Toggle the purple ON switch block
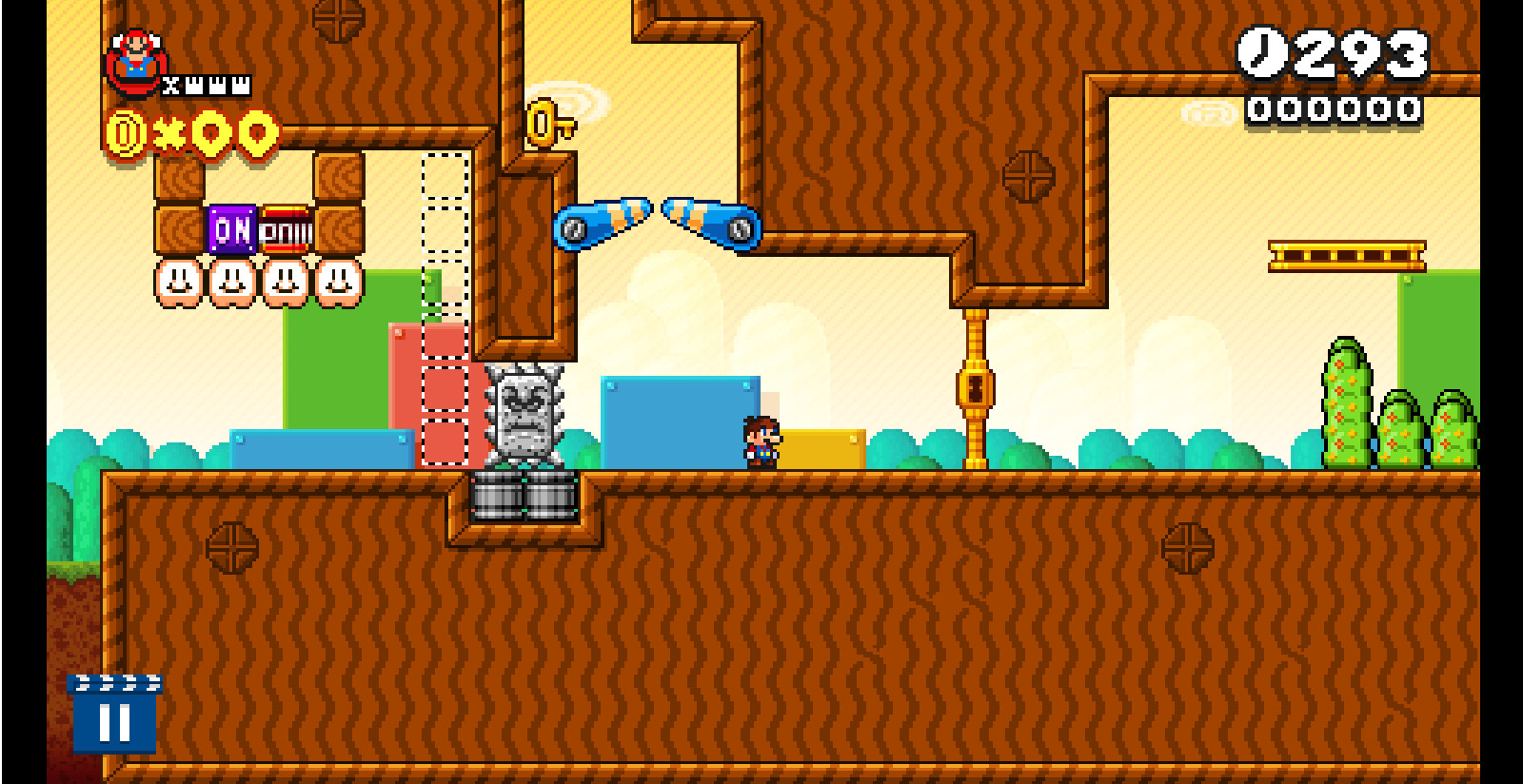The width and height of the screenshot is (1523, 784). point(231,231)
